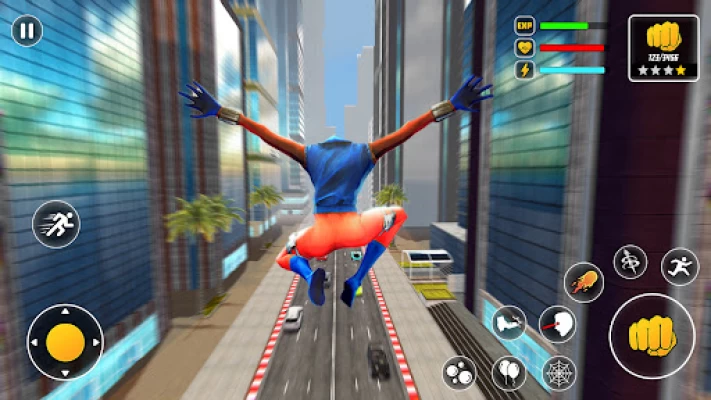Activate the bubbles ability
The width and height of the screenshot is (711, 400).
coord(460,373)
